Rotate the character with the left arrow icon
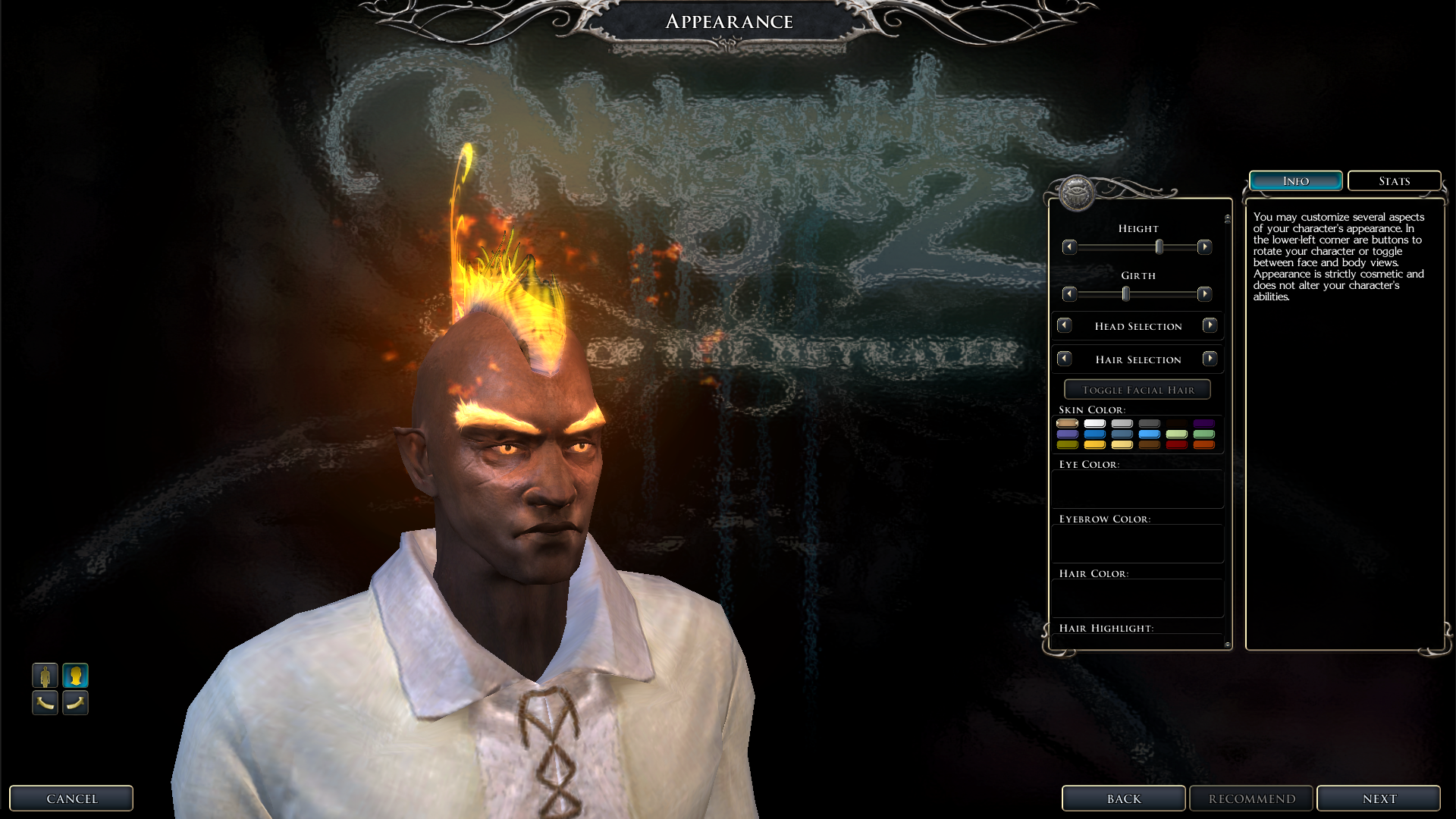This screenshot has width=1456, height=819. (45, 703)
